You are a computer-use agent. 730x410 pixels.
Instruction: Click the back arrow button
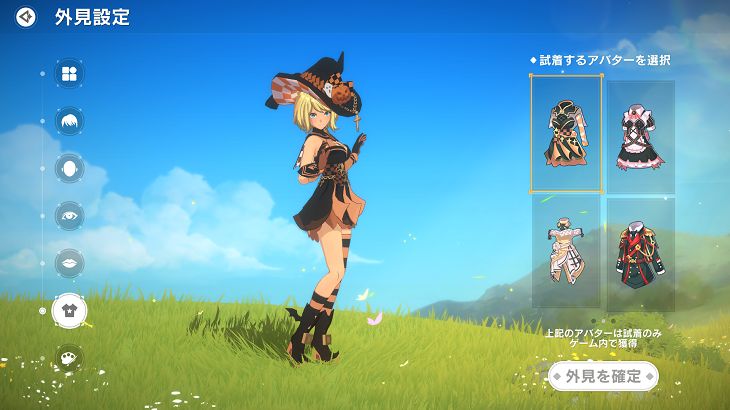tap(26, 17)
